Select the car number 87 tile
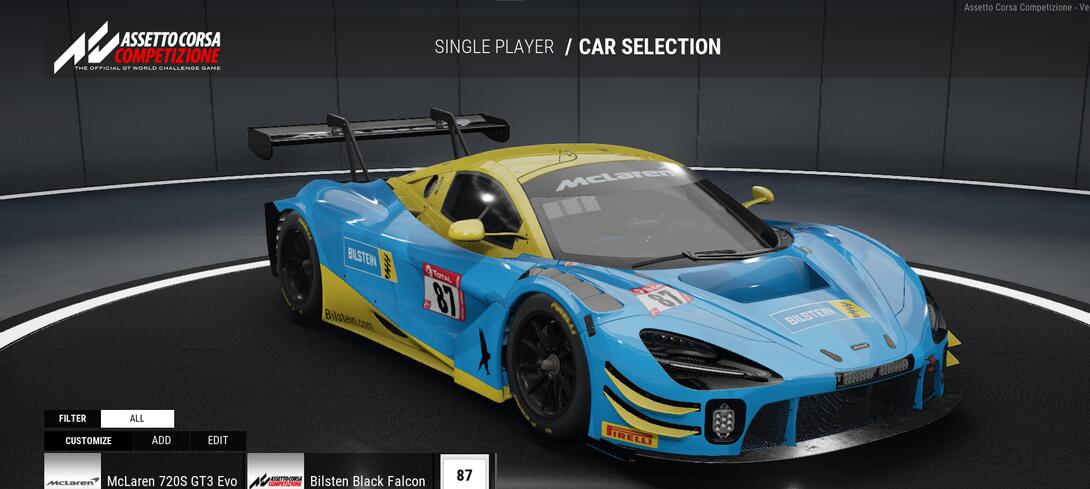Viewport: 1090px width, 489px height. click(x=464, y=474)
